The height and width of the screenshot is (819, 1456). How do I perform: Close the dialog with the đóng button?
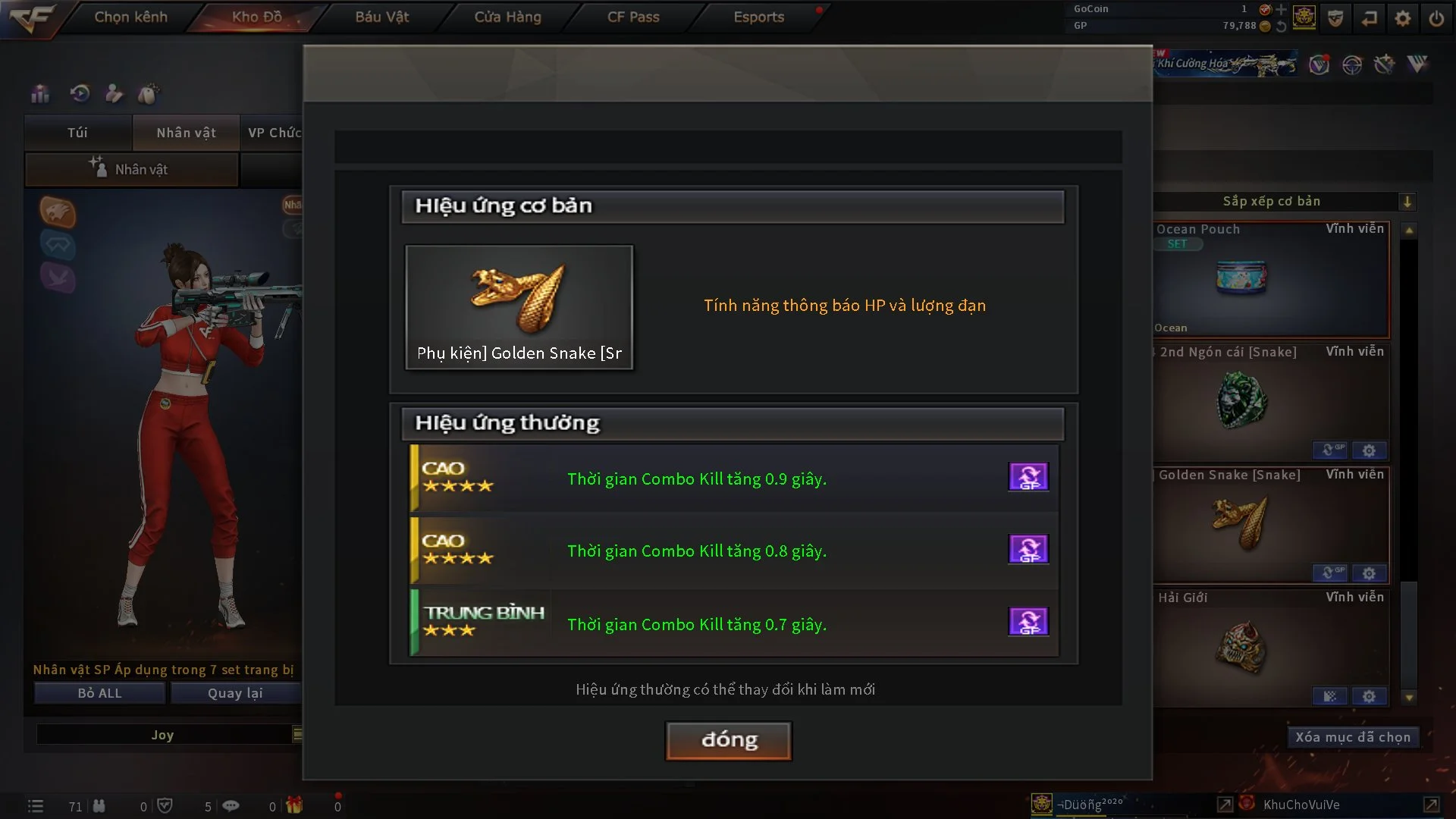(729, 740)
